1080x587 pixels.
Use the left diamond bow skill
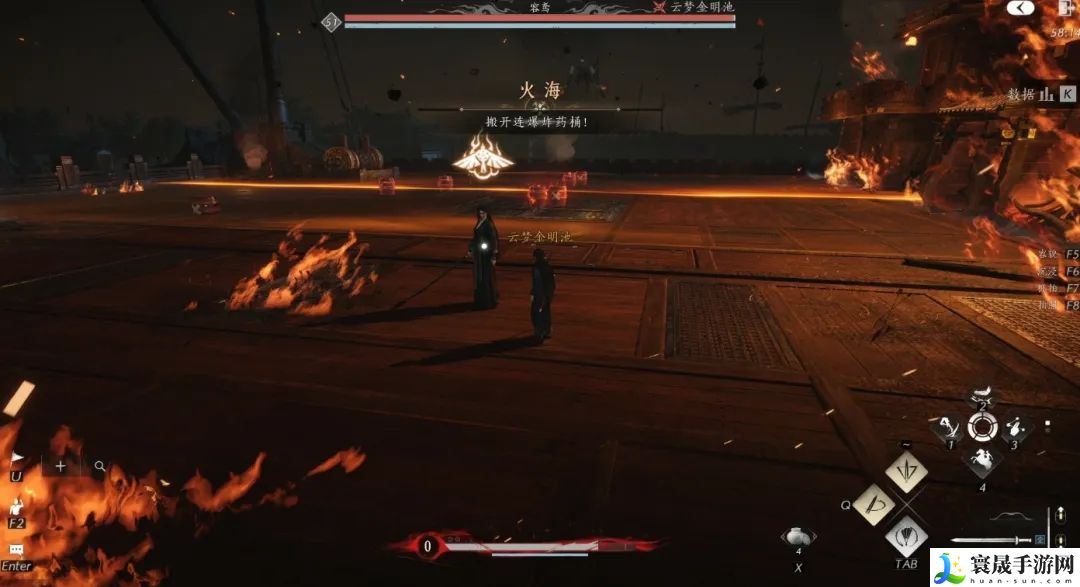[873, 506]
